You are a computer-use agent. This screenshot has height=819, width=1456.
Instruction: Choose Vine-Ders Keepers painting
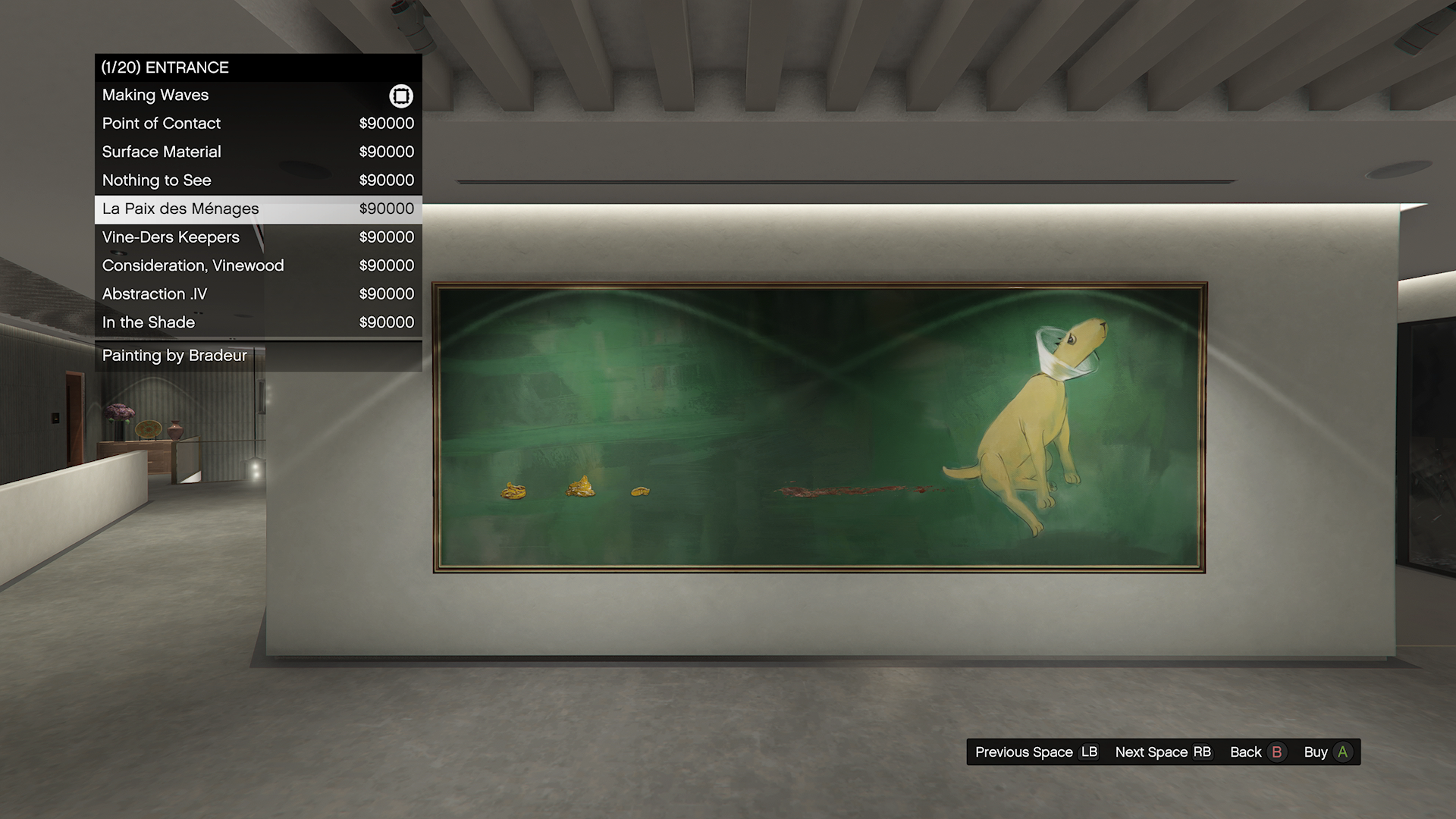click(258, 237)
